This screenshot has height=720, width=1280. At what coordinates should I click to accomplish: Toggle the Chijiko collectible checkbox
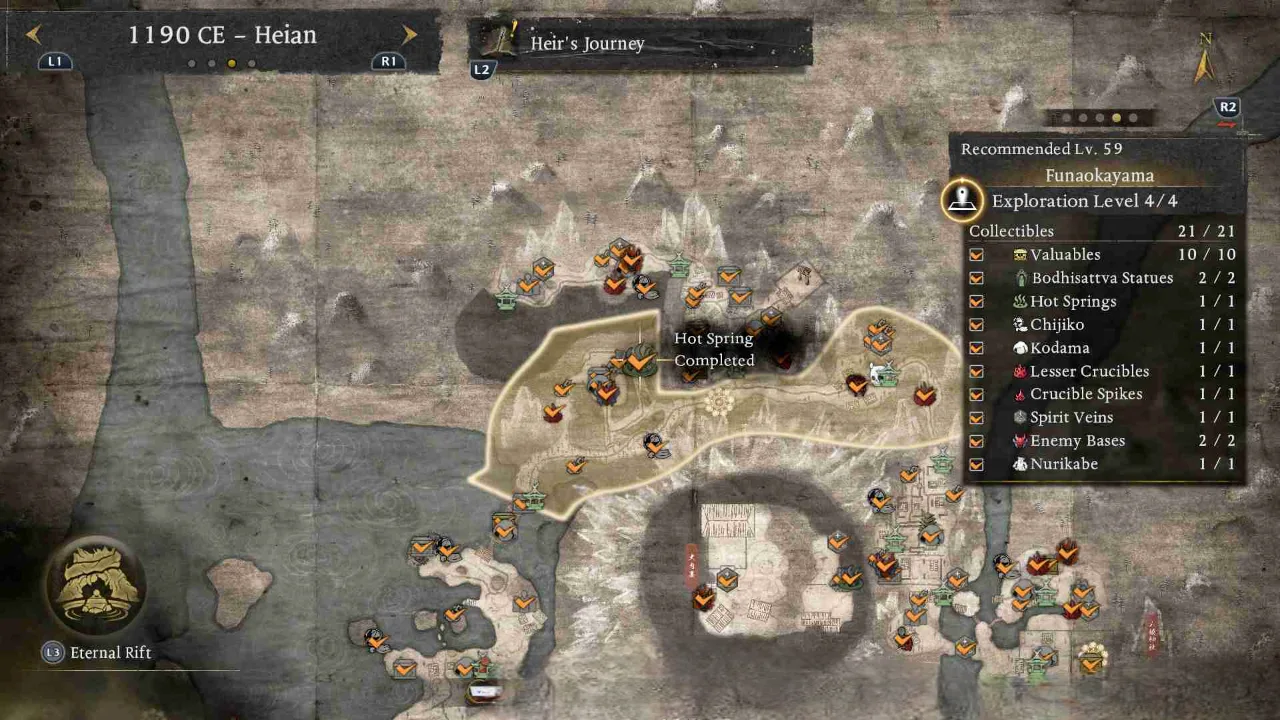coord(976,325)
